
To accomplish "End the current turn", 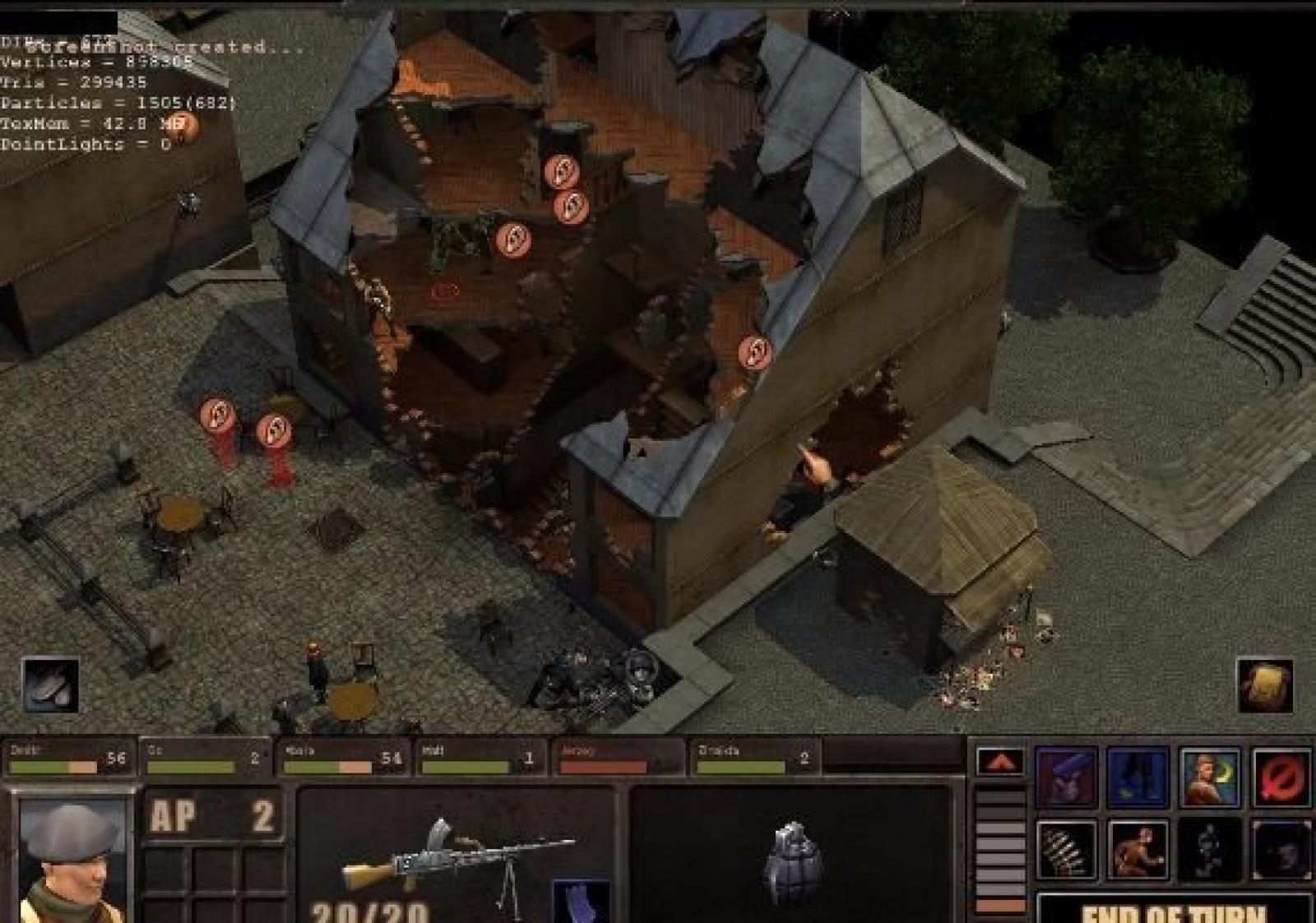I will tap(1174, 910).
